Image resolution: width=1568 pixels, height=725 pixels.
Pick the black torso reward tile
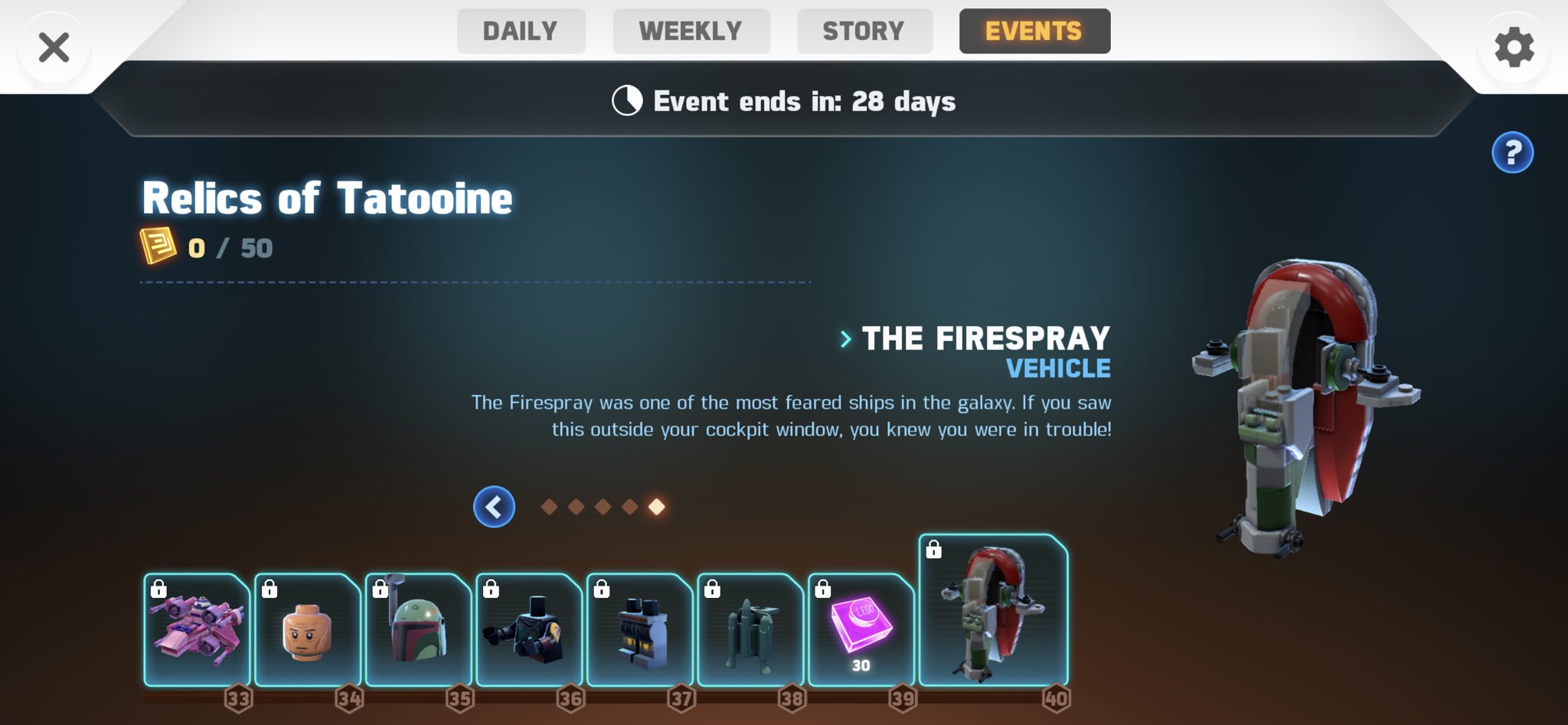[x=528, y=629]
